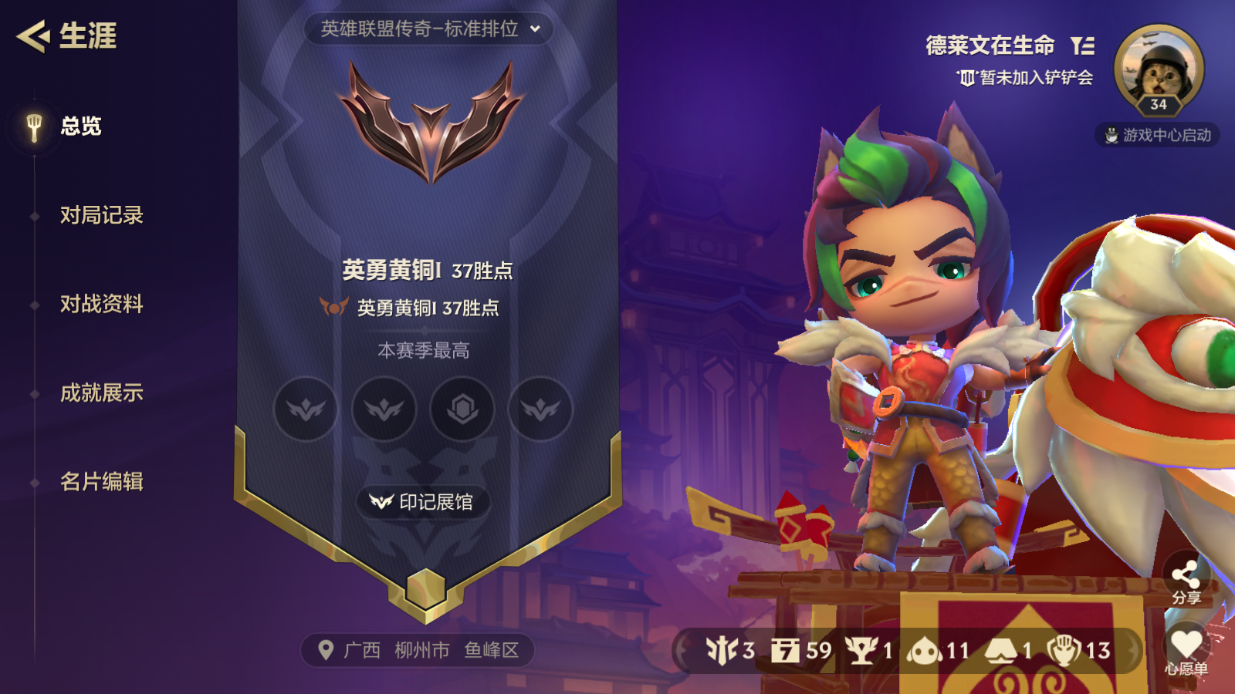Click the hexagon-shaped emblem slot

point(462,409)
